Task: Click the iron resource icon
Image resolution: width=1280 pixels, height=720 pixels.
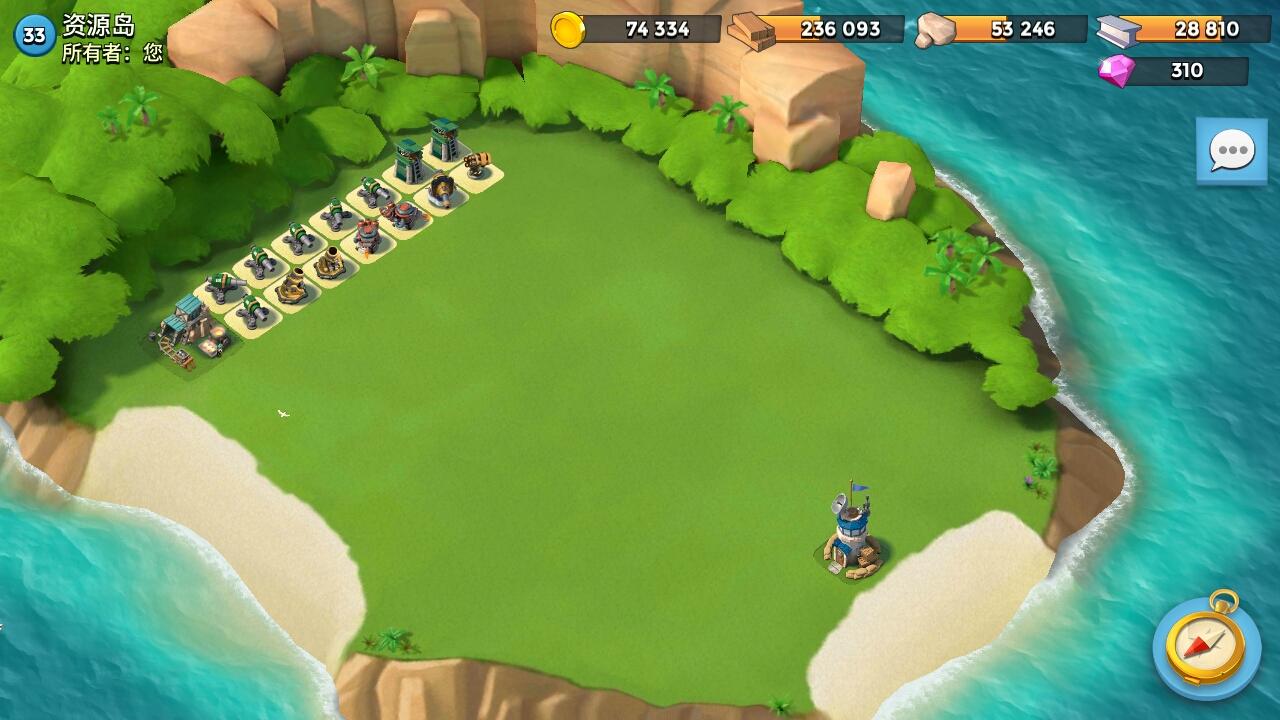Action: [1113, 30]
